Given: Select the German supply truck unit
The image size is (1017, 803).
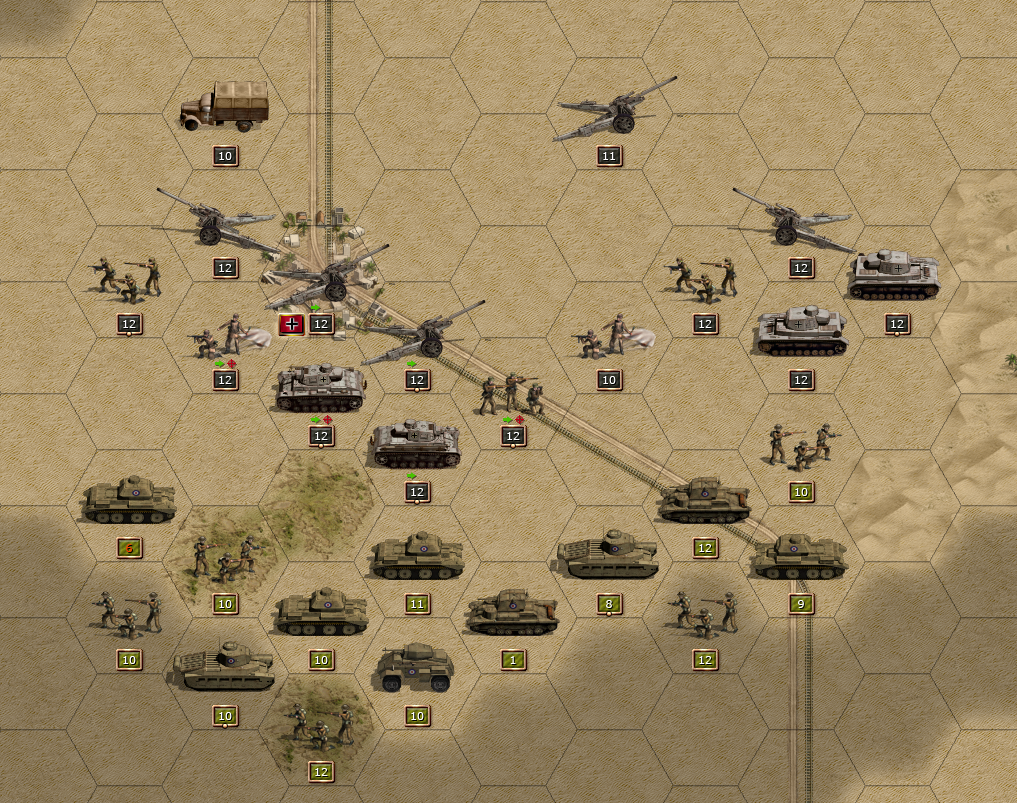Looking at the screenshot, I should [224, 106].
